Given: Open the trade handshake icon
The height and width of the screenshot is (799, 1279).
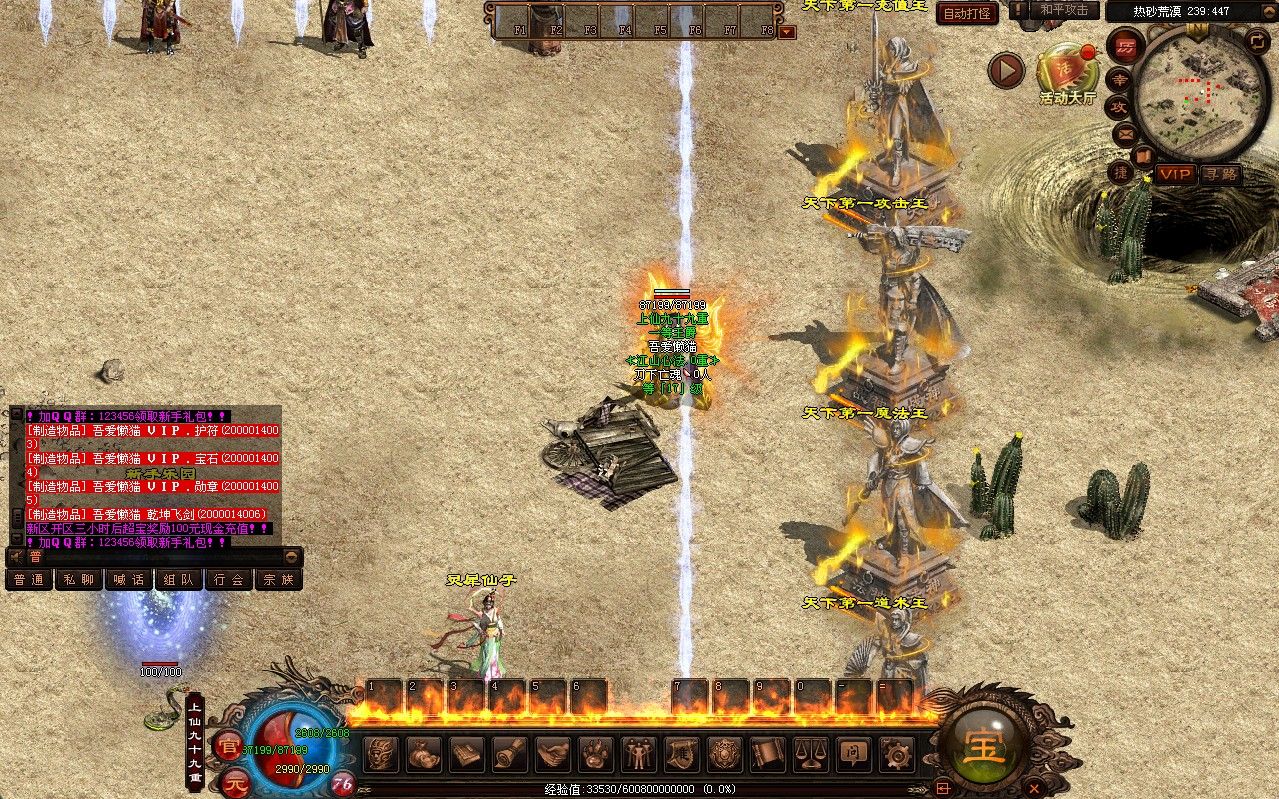Looking at the screenshot, I should tap(553, 753).
